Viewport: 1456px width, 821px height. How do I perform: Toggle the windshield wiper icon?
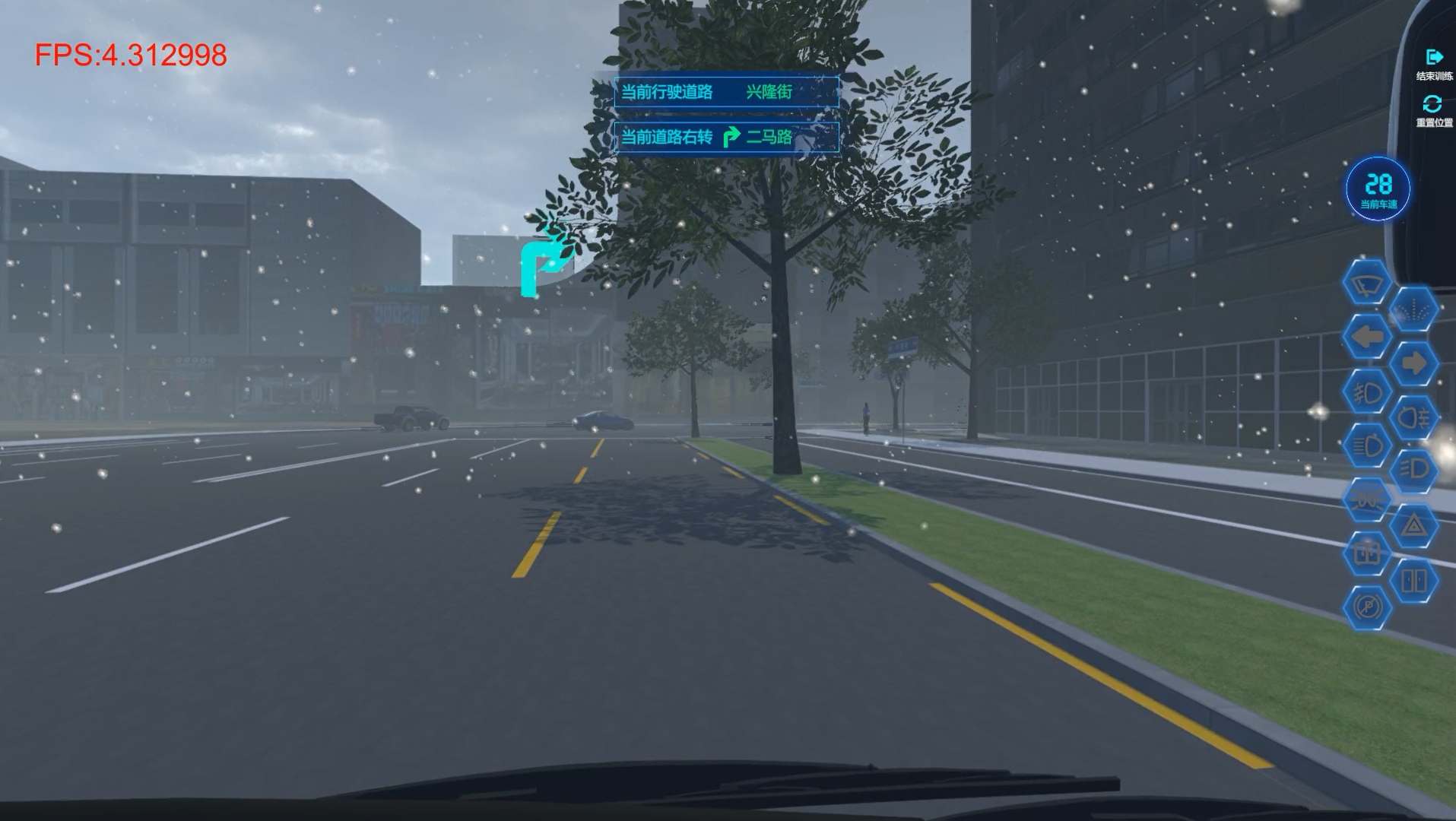[x=1367, y=283]
